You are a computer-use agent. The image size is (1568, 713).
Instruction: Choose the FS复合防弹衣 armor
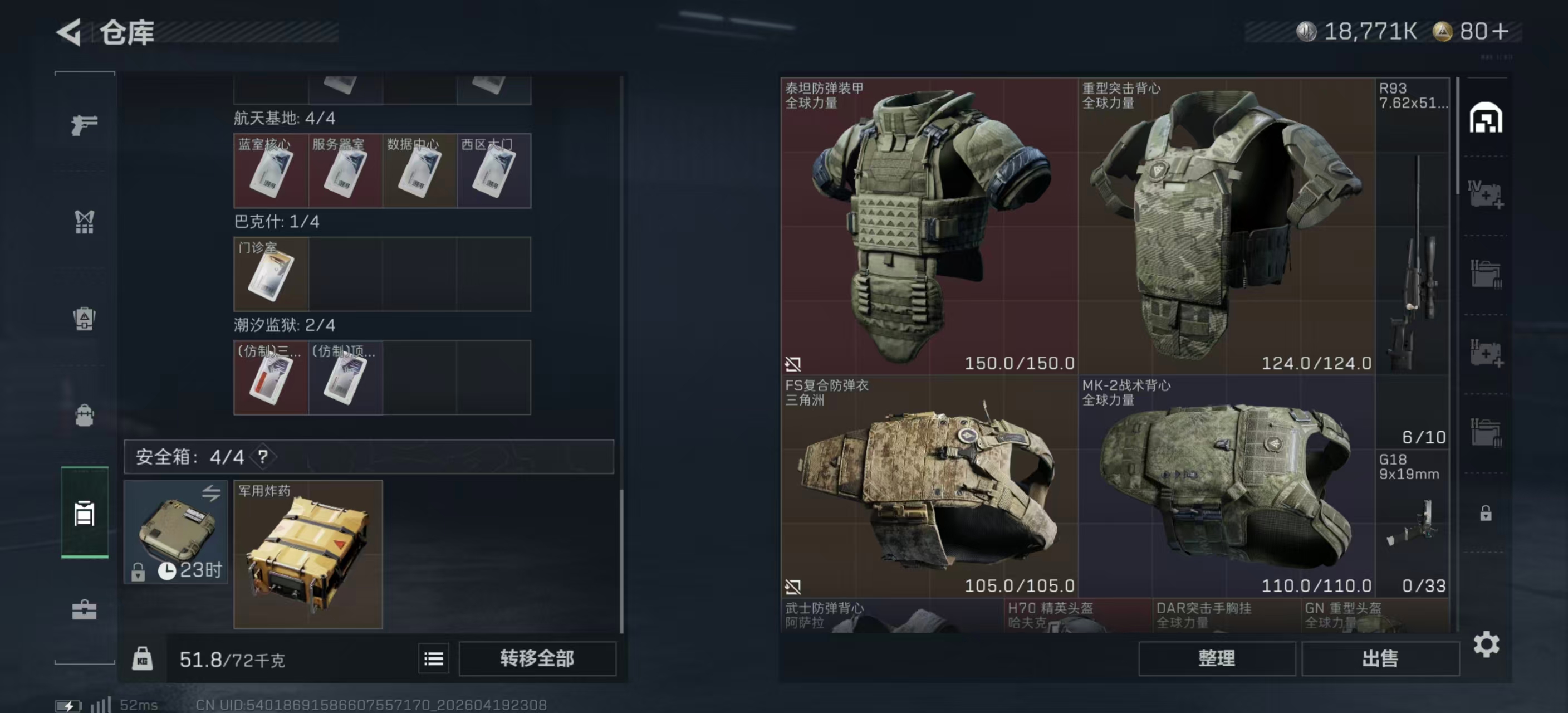pos(929,486)
